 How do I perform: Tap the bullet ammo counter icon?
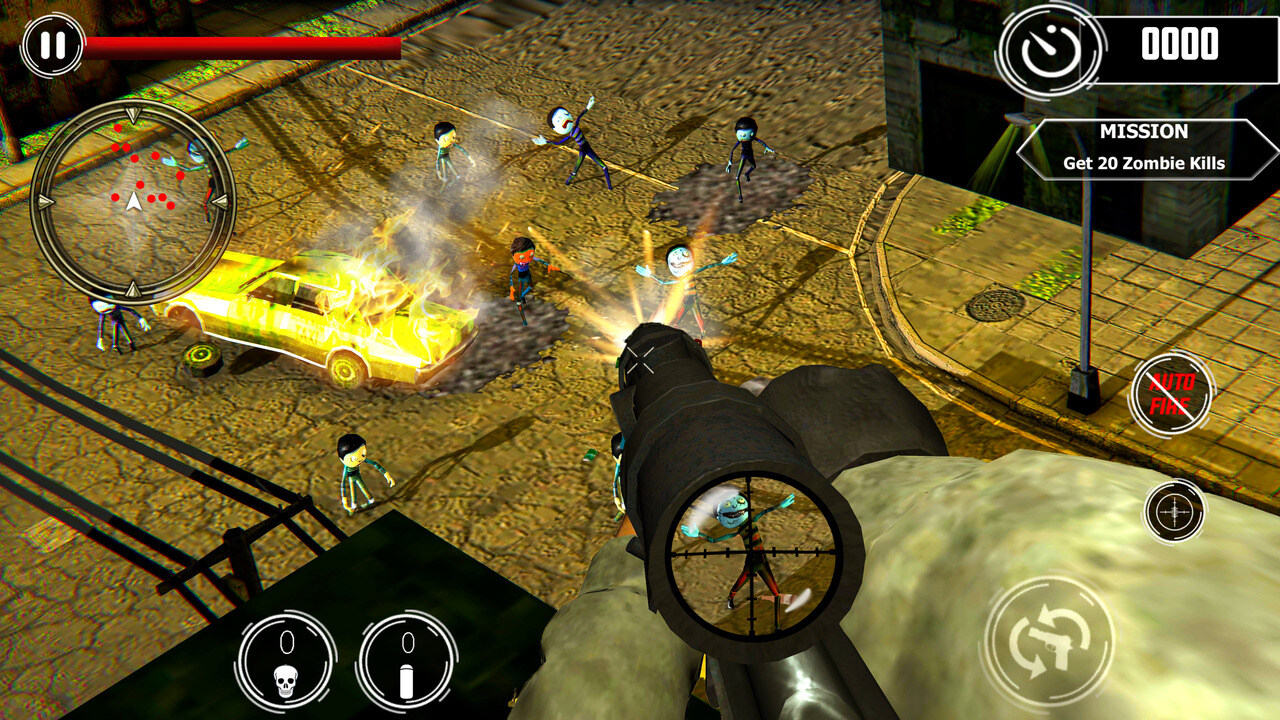[407, 655]
